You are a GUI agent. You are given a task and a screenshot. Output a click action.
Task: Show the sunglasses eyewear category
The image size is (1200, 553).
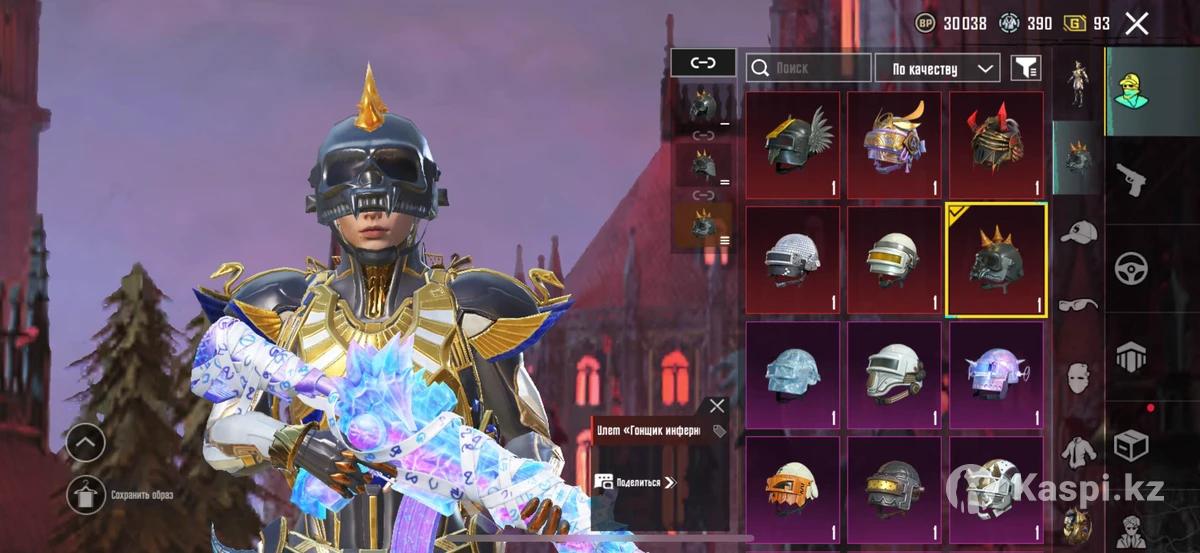tap(1078, 303)
